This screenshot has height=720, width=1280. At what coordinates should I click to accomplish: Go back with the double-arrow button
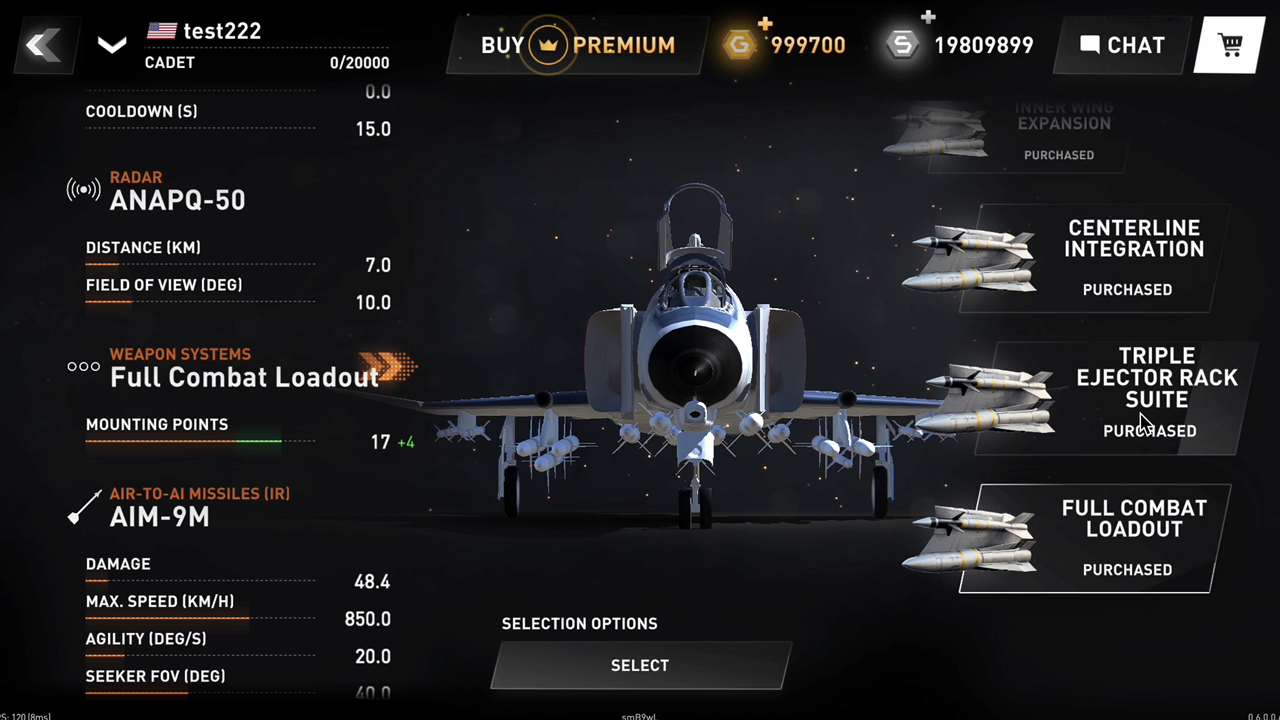[x=43, y=45]
